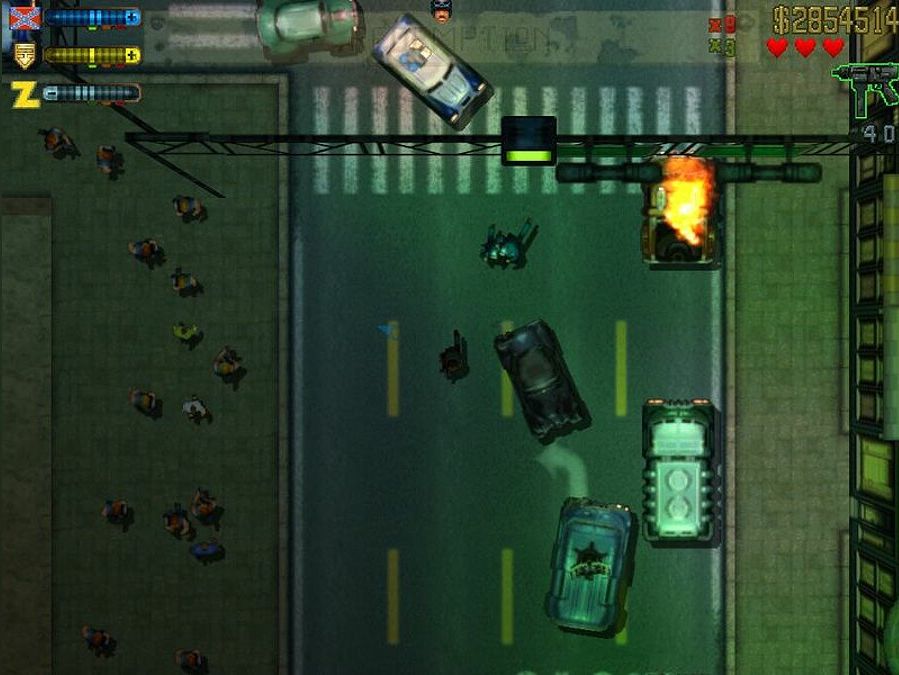Select the submachine gun weapon icon
Viewport: 899px width, 675px height.
[x=864, y=84]
